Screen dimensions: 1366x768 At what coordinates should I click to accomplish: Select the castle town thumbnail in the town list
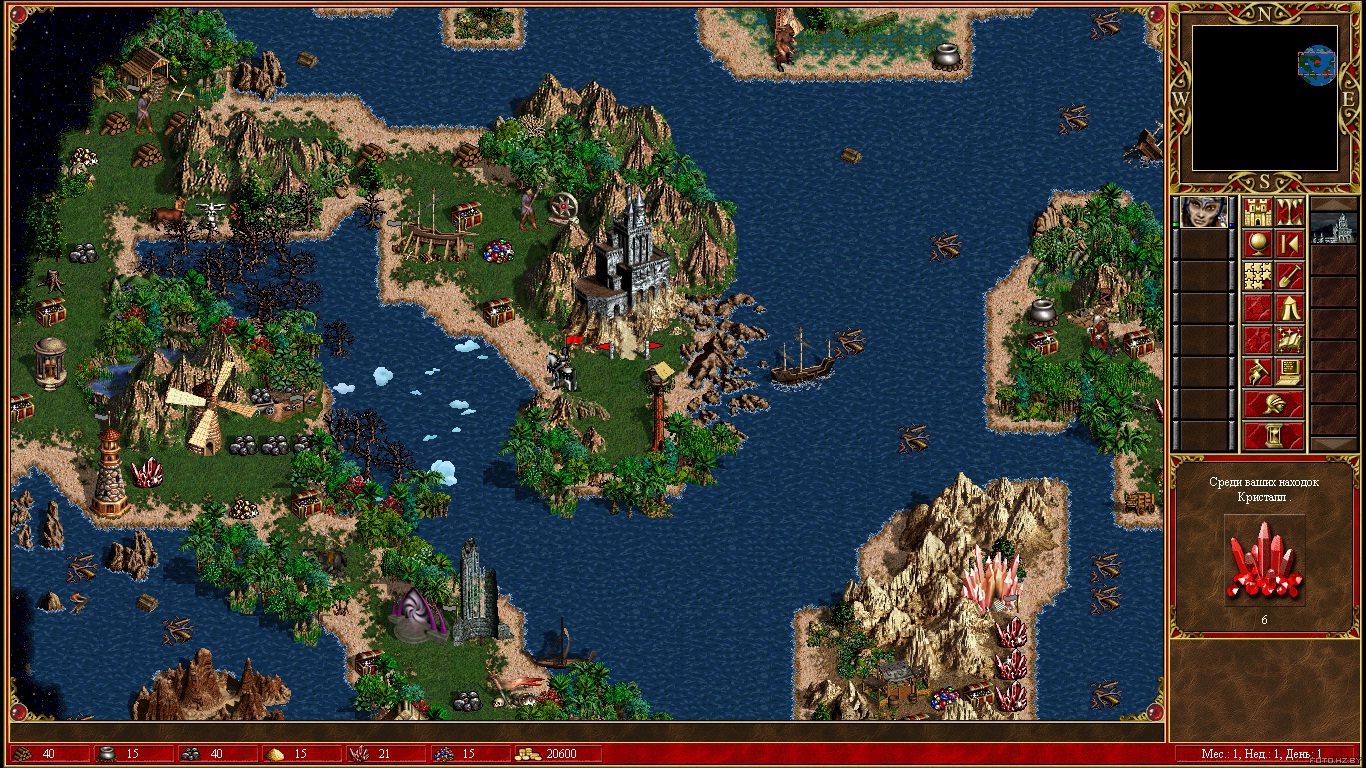[1334, 228]
